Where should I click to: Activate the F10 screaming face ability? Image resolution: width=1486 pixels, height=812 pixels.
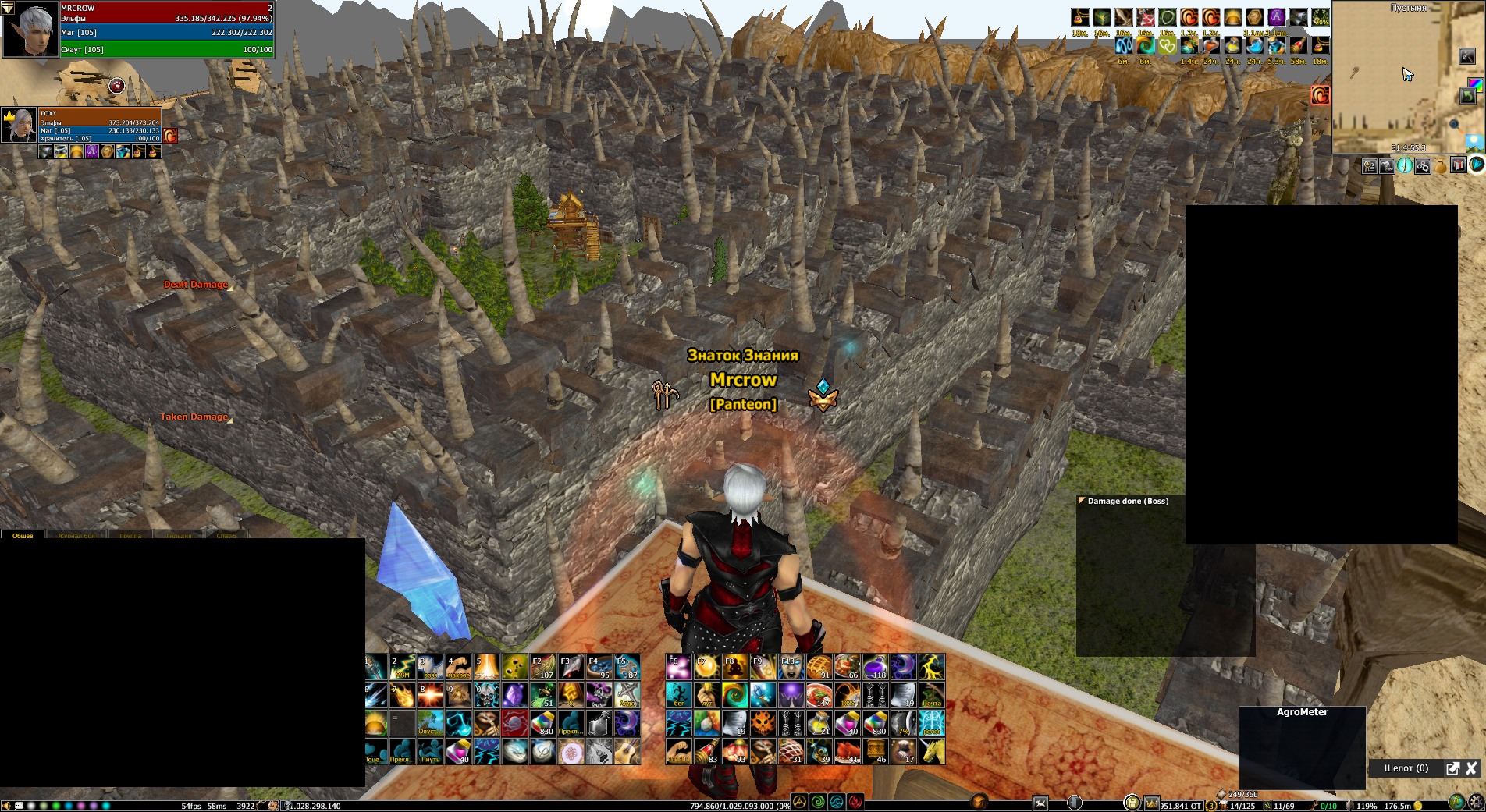791,668
